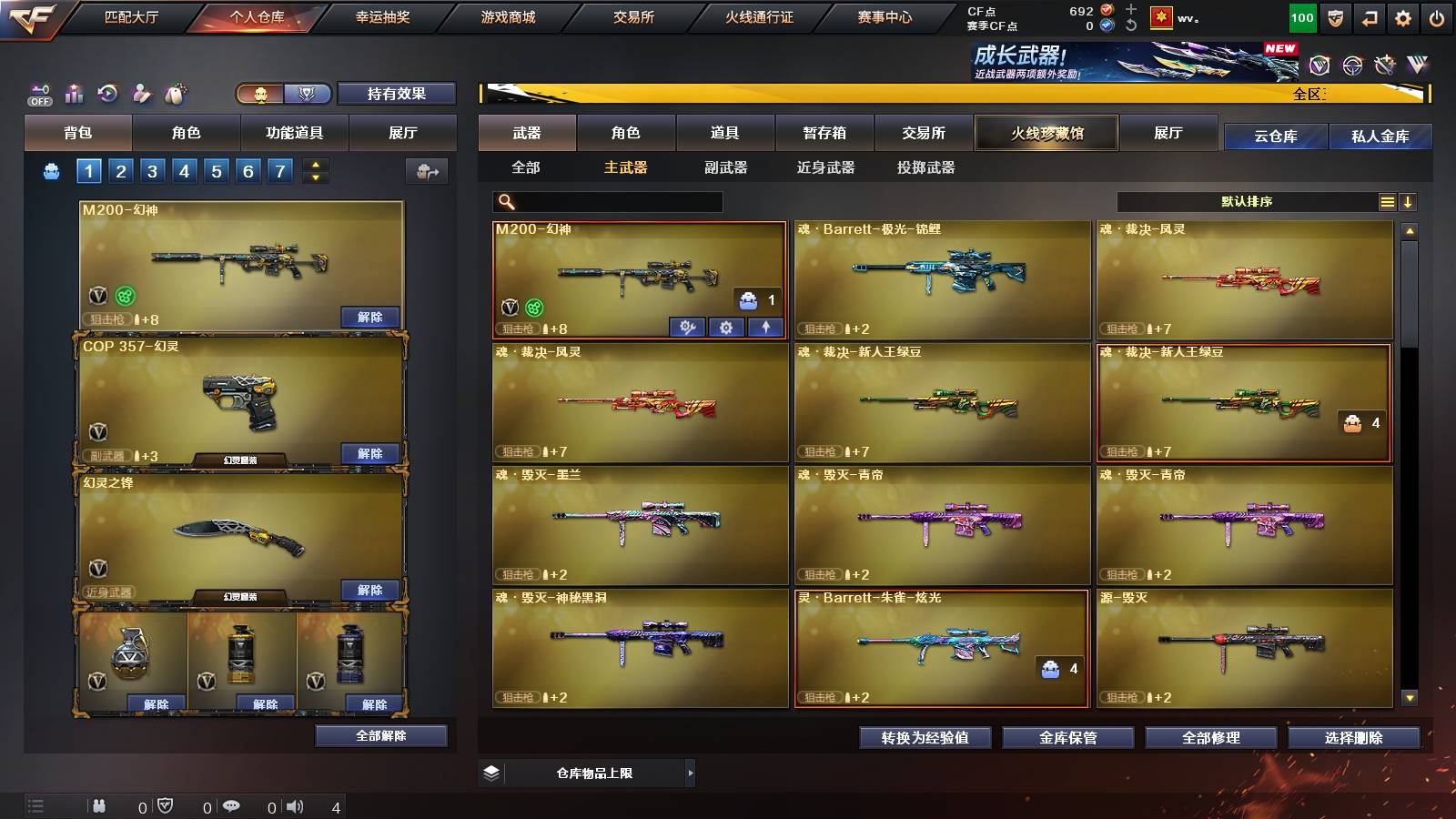Click the up arrow of the backpack page stepper
Image resolution: width=1456 pixels, height=819 pixels.
317,164
